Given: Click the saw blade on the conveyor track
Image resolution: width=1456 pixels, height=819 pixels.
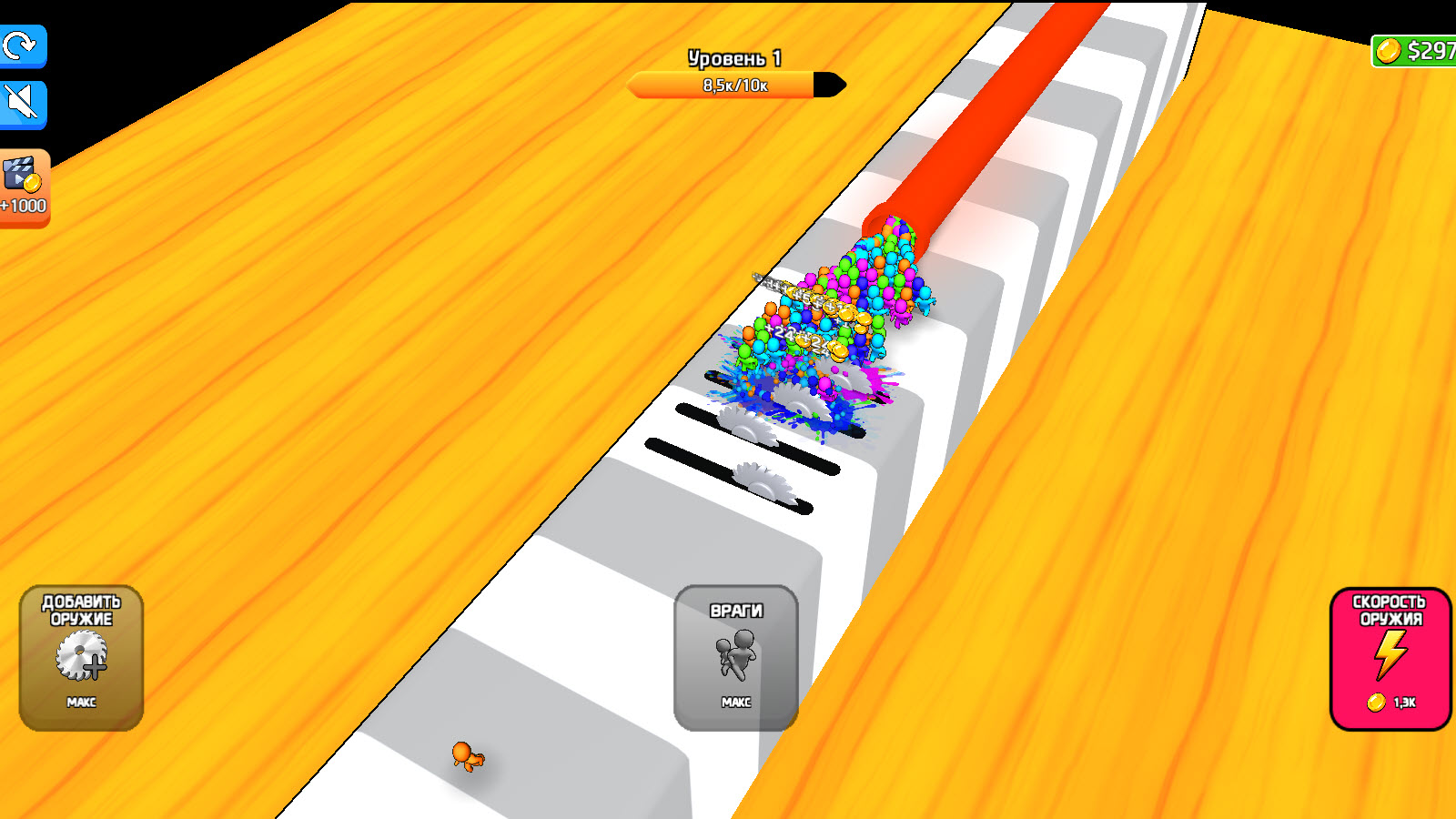Looking at the screenshot, I should click(x=763, y=485).
